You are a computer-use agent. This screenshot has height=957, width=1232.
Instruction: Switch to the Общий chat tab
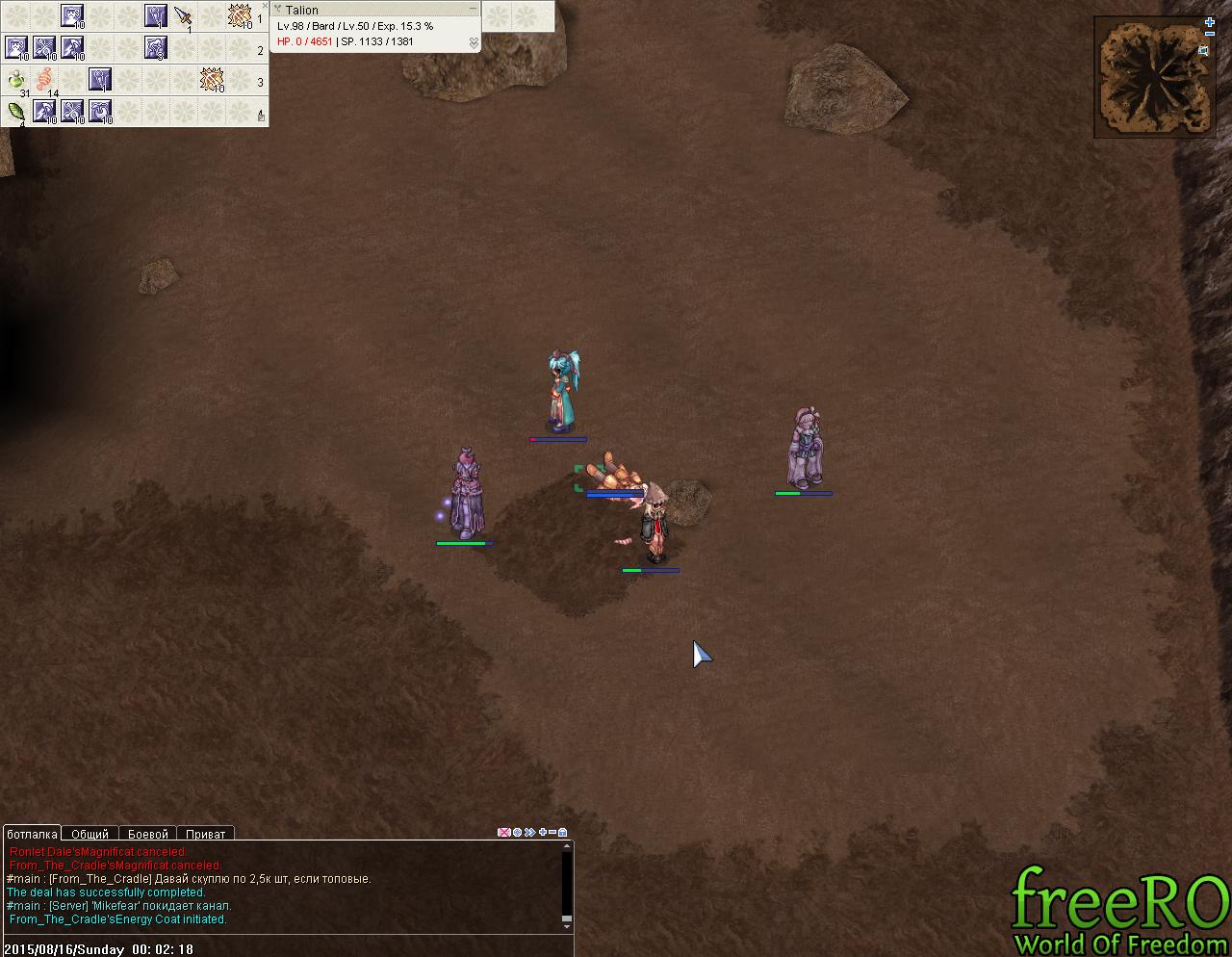click(x=90, y=834)
